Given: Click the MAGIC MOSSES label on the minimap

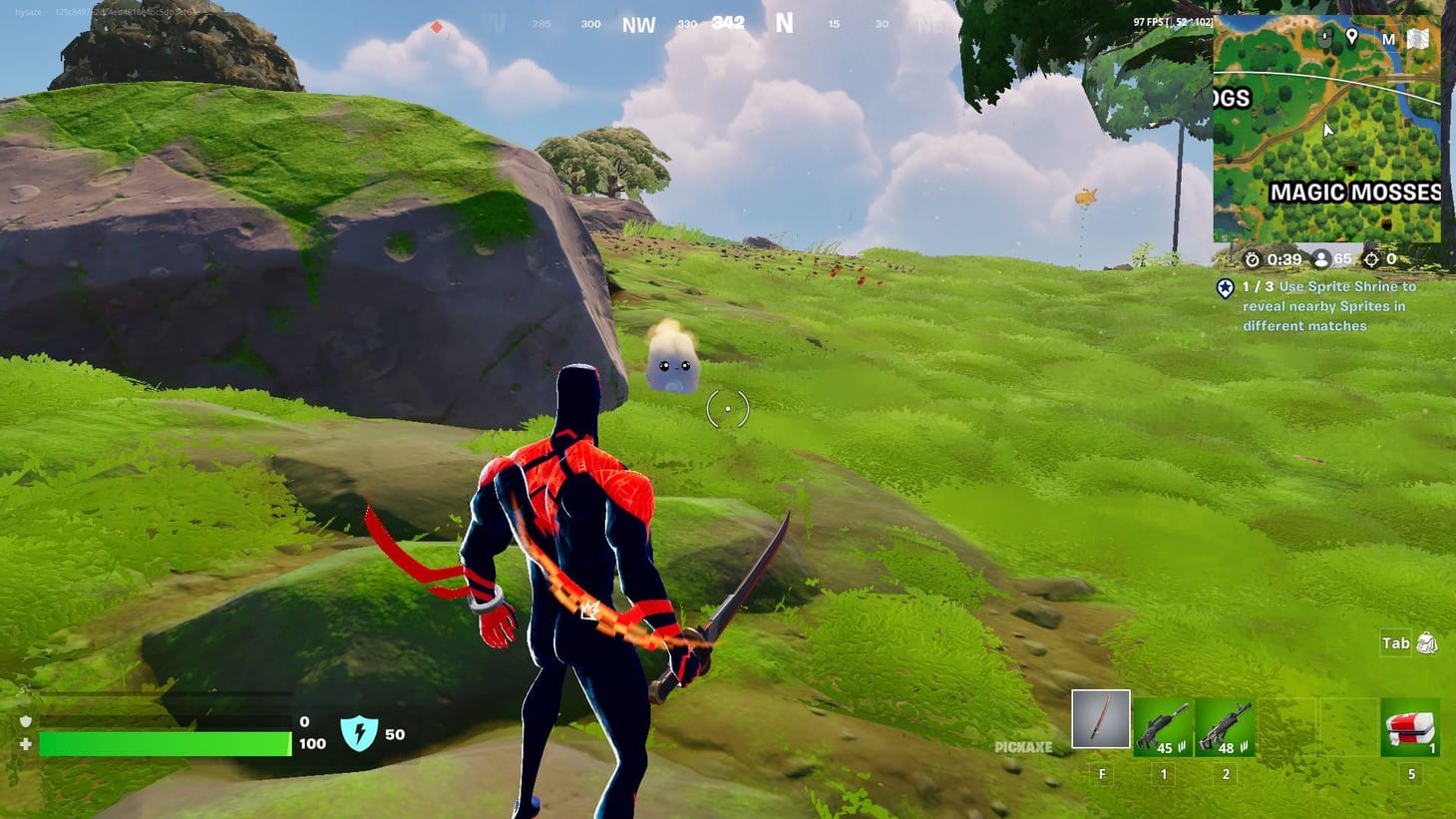Looking at the screenshot, I should pos(1354,192).
